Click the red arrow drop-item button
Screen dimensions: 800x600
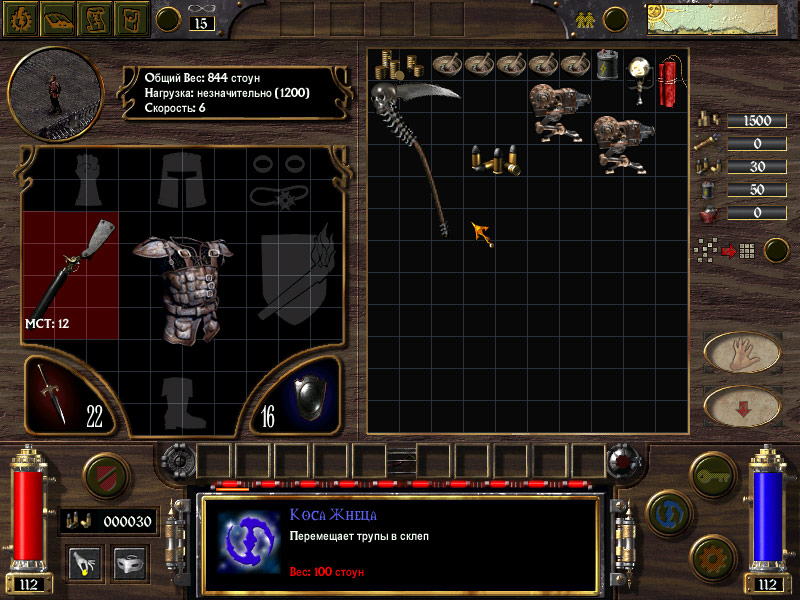[743, 406]
